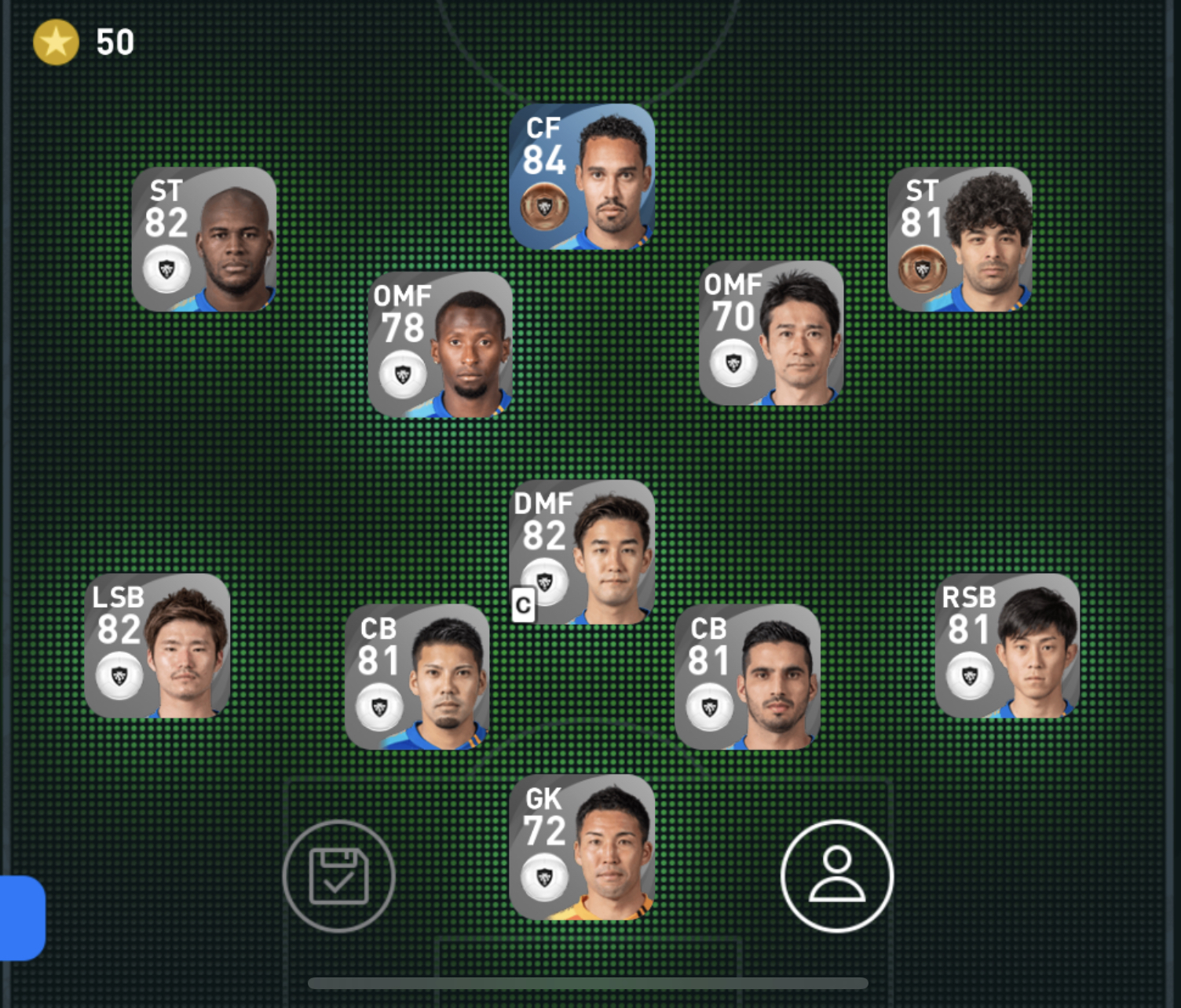Select the CF 84 player card
Image resolution: width=1181 pixels, height=1008 pixels.
coord(582,177)
